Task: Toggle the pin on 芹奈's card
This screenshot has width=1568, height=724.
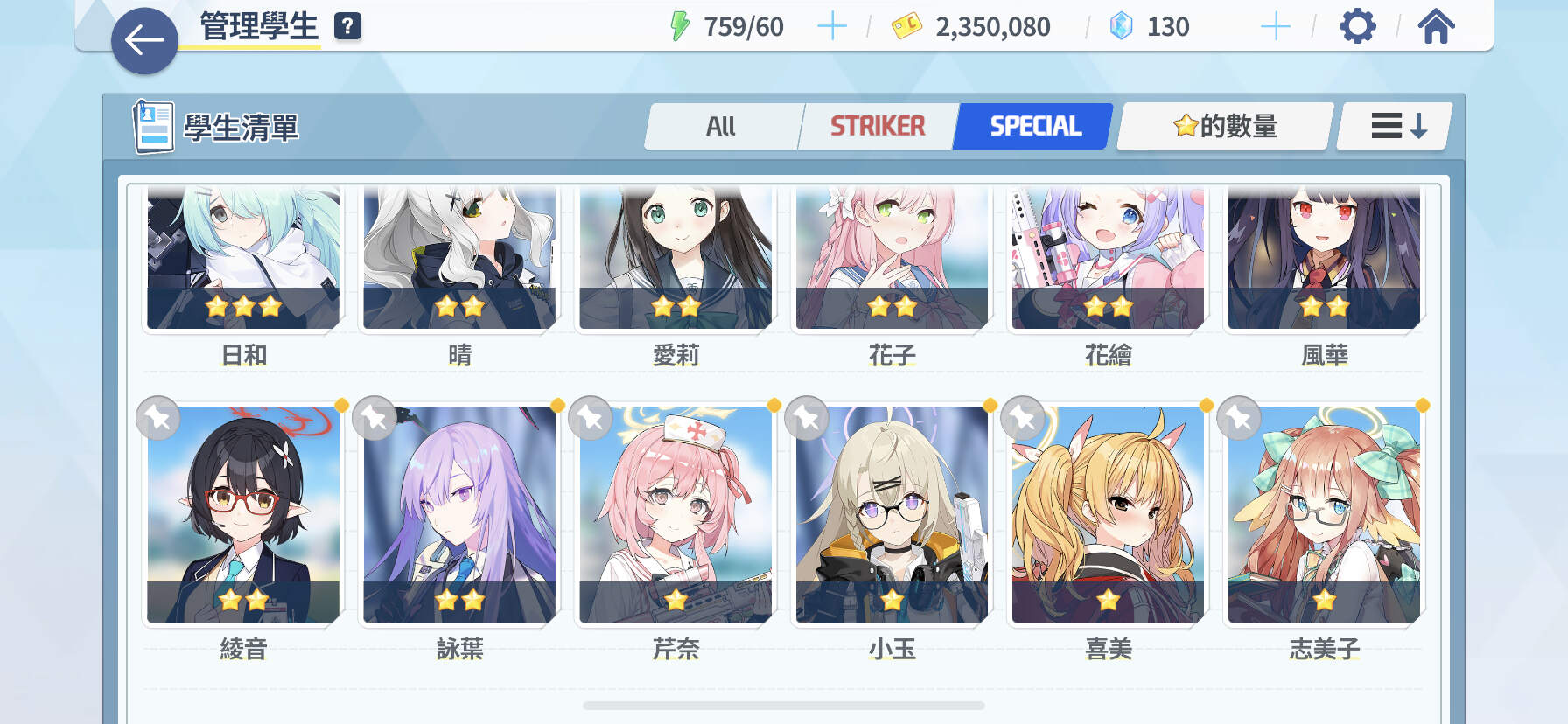Action: (x=589, y=418)
